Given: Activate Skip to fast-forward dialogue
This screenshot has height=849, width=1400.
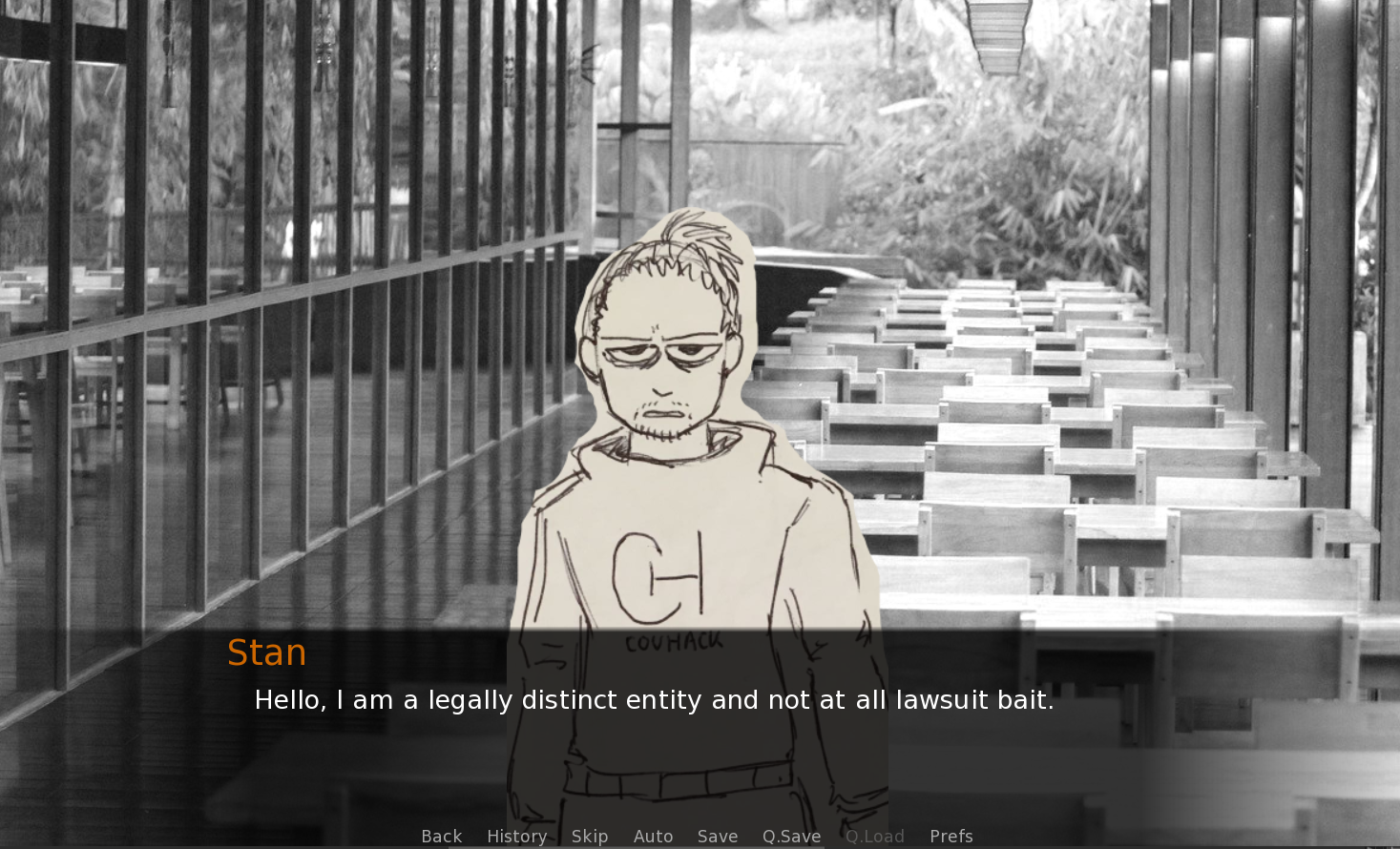Looking at the screenshot, I should tap(590, 836).
